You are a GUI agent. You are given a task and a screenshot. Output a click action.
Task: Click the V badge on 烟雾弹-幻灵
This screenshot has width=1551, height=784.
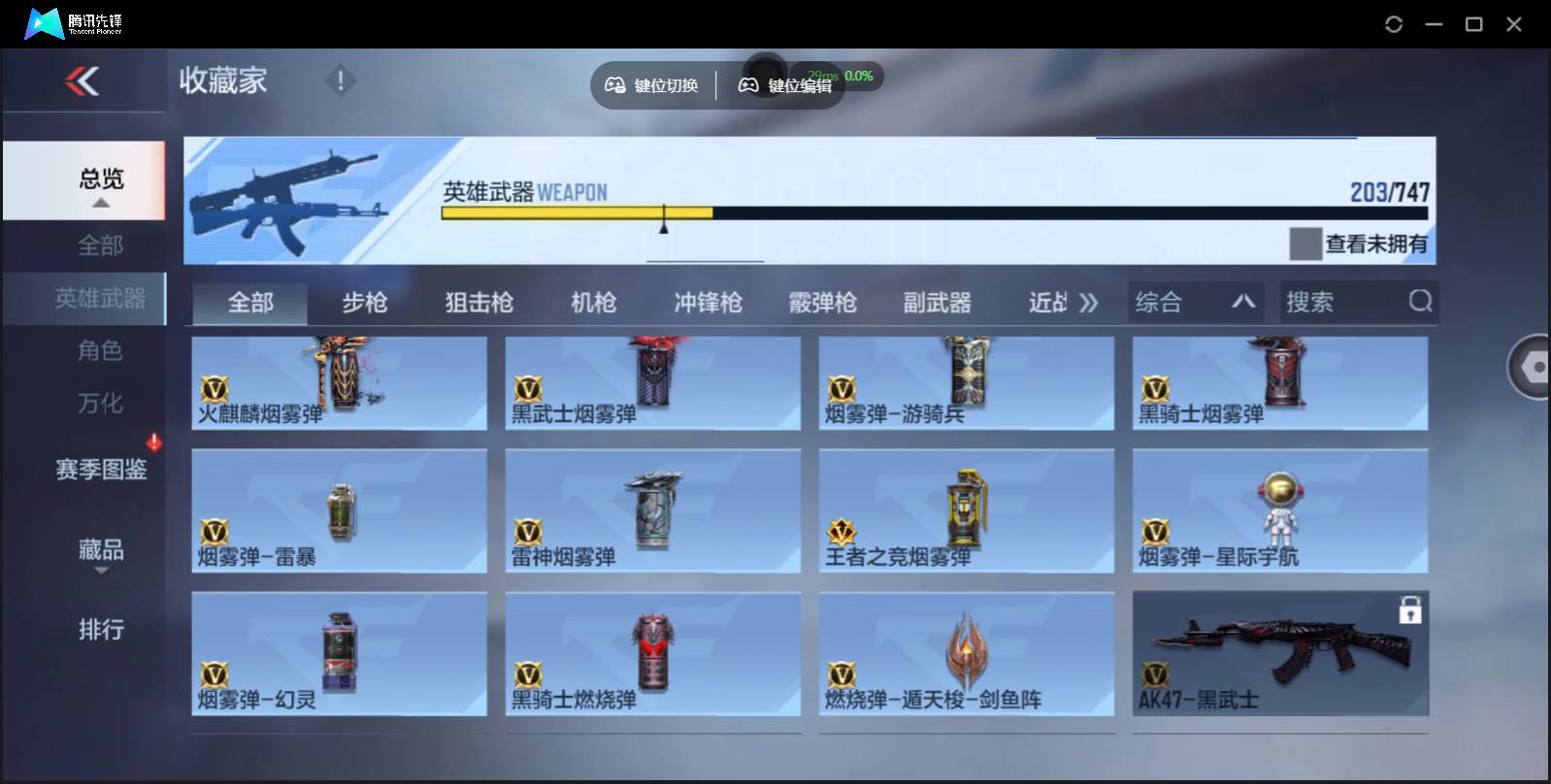tap(215, 670)
